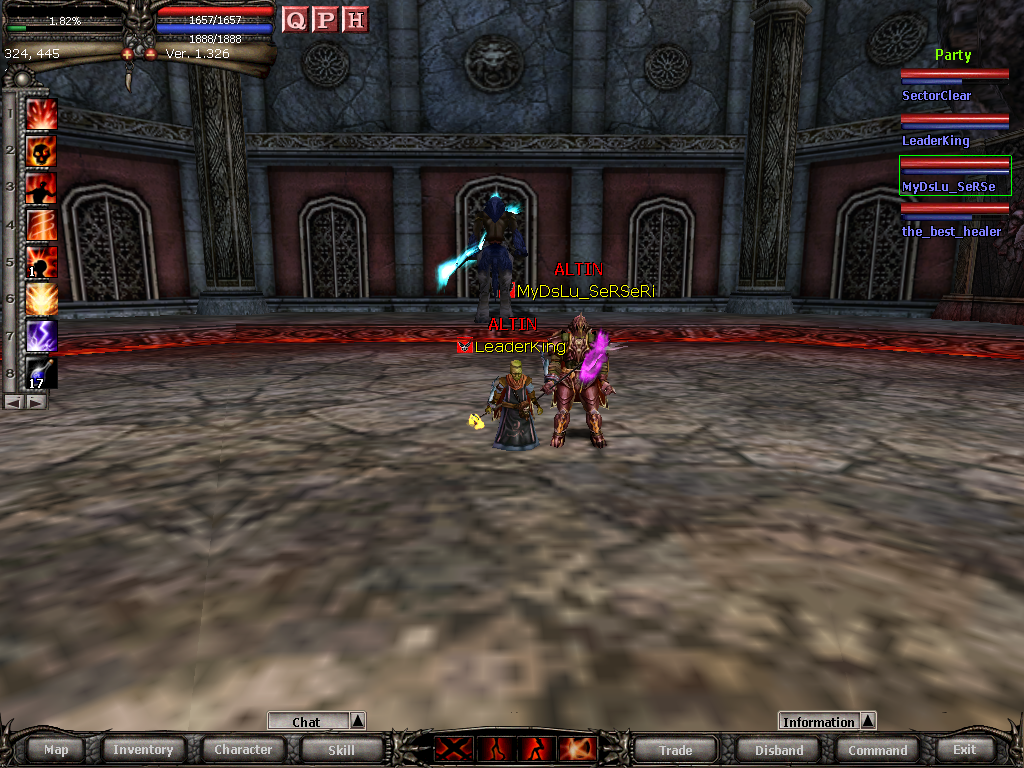This screenshot has height=768, width=1024.
Task: Click the red Q button
Action: [295, 20]
